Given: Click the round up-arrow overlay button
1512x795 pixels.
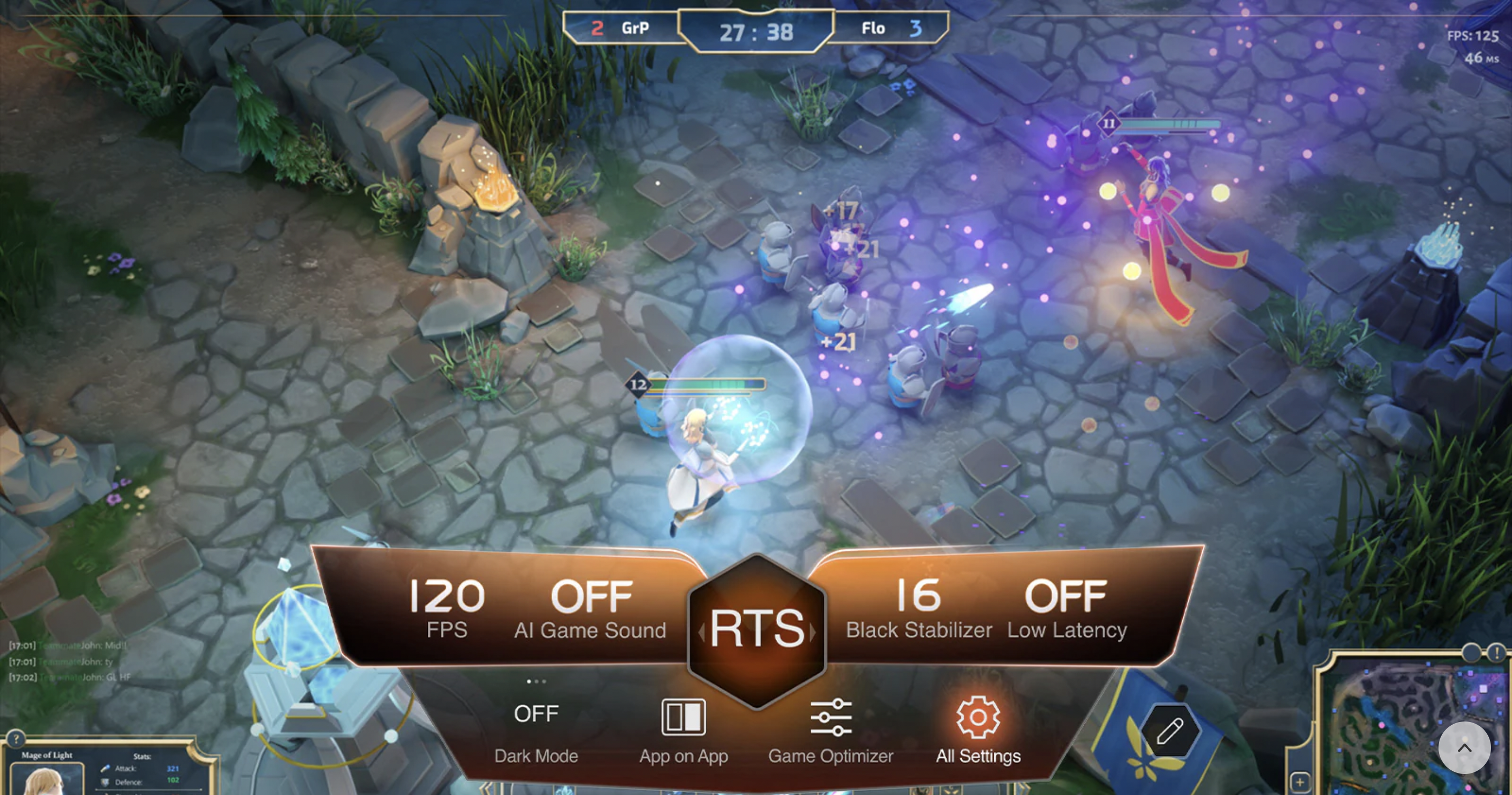Looking at the screenshot, I should tap(1464, 748).
